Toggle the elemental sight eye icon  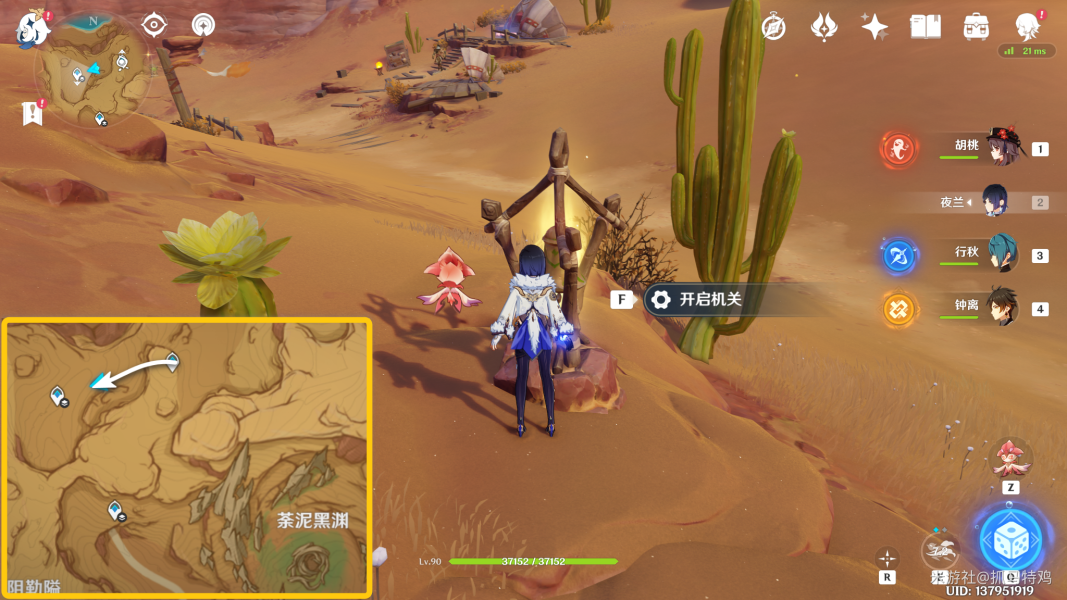click(154, 24)
